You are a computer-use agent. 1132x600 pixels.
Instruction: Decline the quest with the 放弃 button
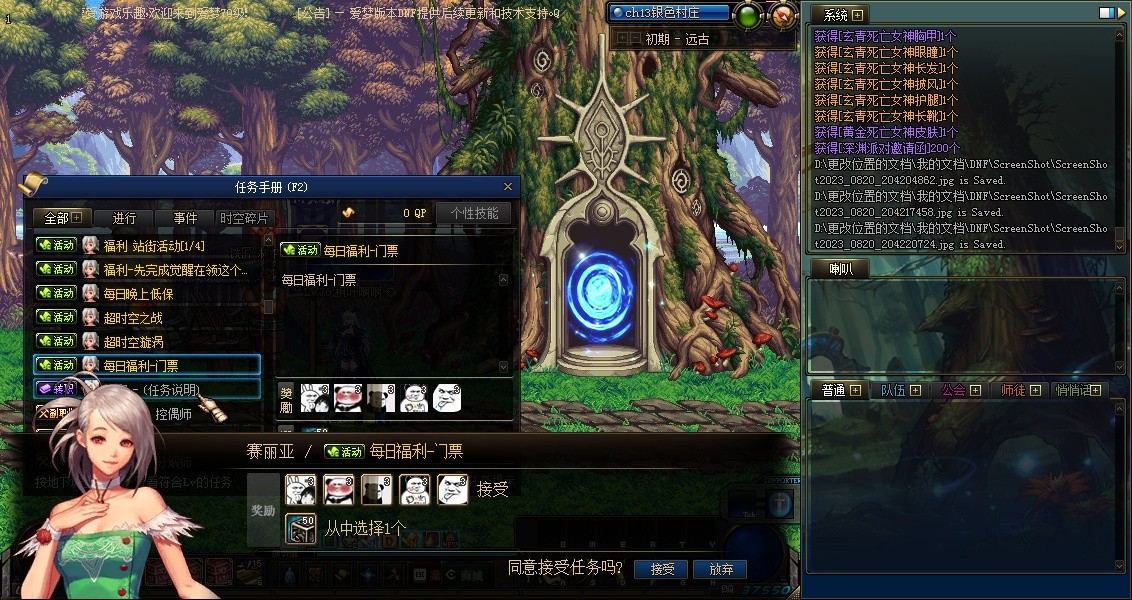pyautogui.click(x=721, y=569)
